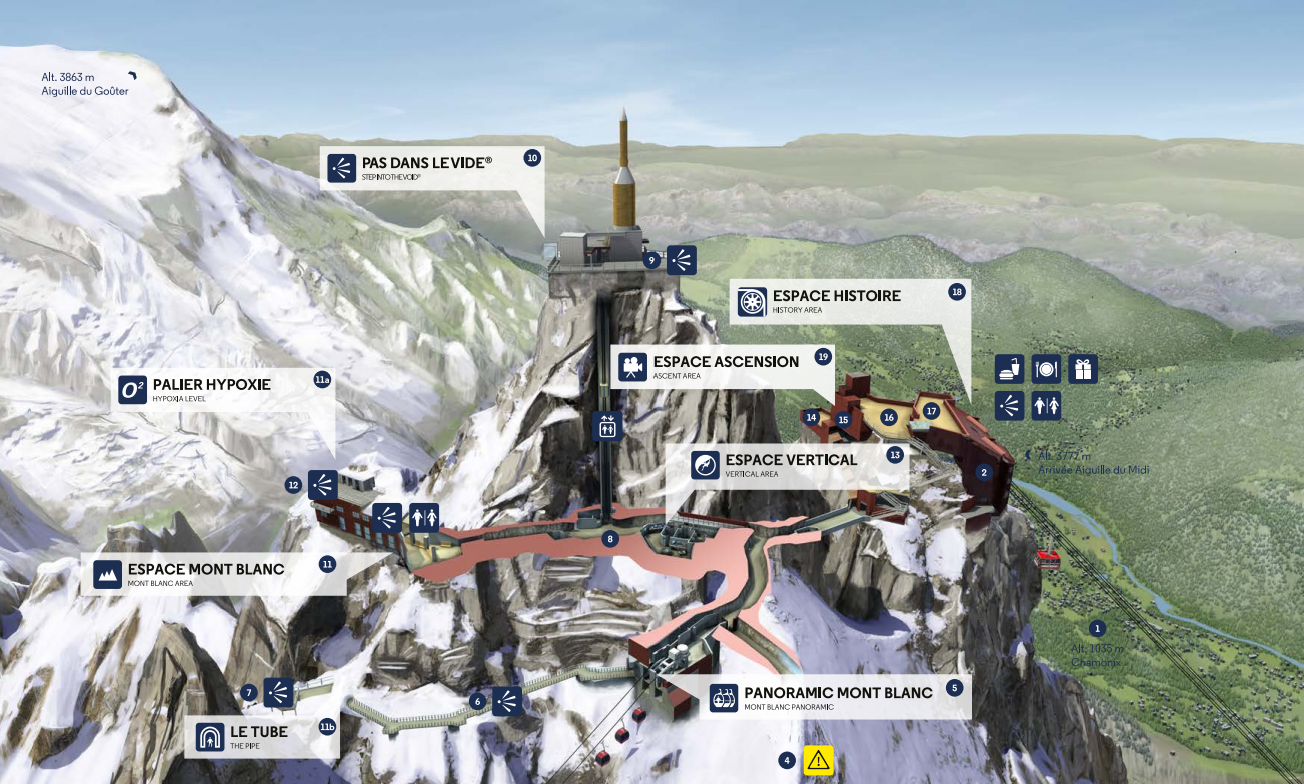Click the Chamonix marker number 1
Screen dimensions: 1304x784
point(1097,629)
